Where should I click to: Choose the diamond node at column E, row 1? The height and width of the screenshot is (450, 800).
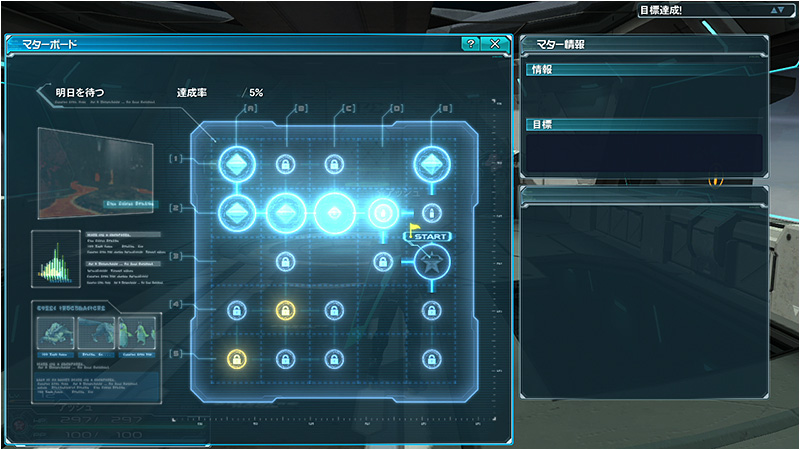tap(431, 161)
